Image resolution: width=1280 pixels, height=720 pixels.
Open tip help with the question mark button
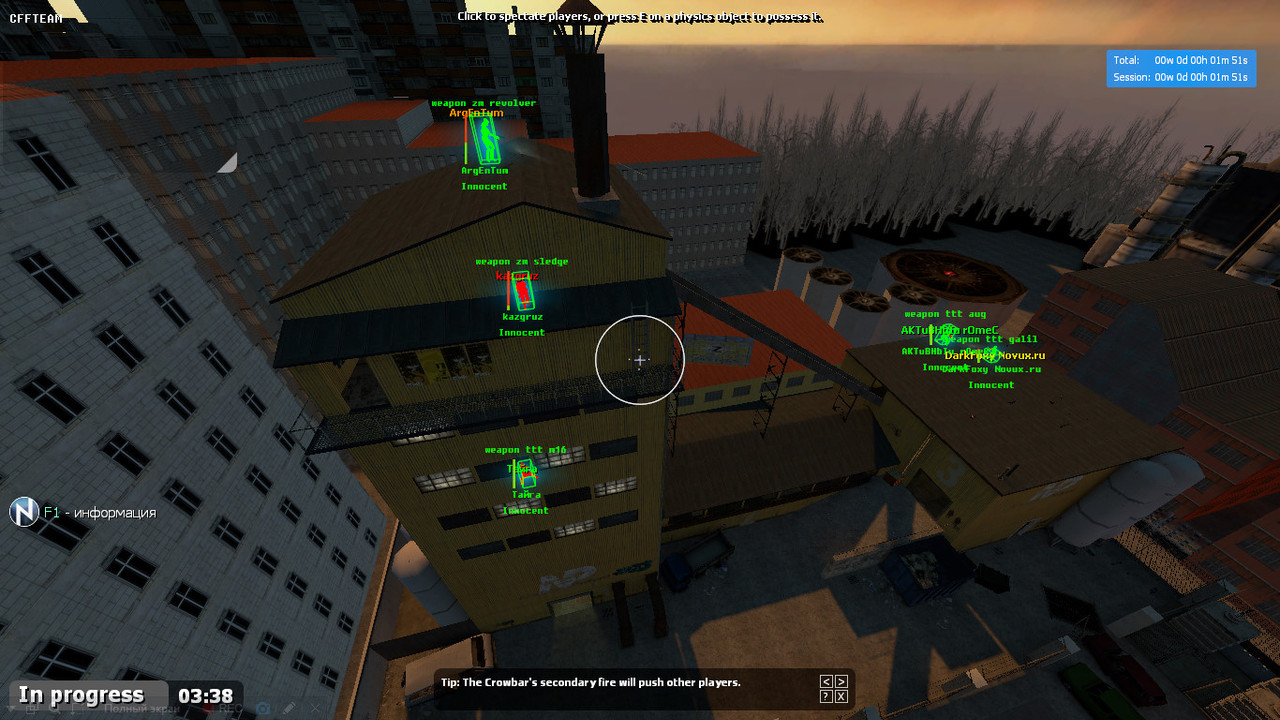click(826, 696)
